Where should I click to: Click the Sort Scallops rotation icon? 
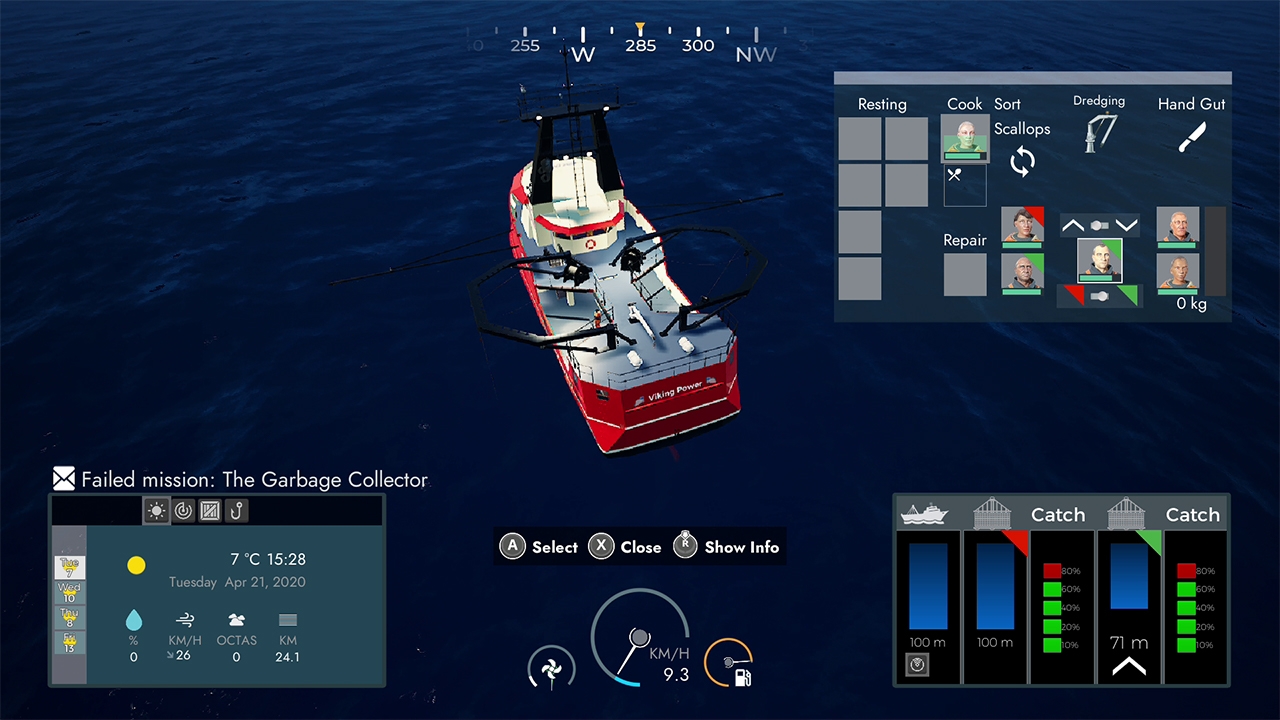tap(1022, 162)
